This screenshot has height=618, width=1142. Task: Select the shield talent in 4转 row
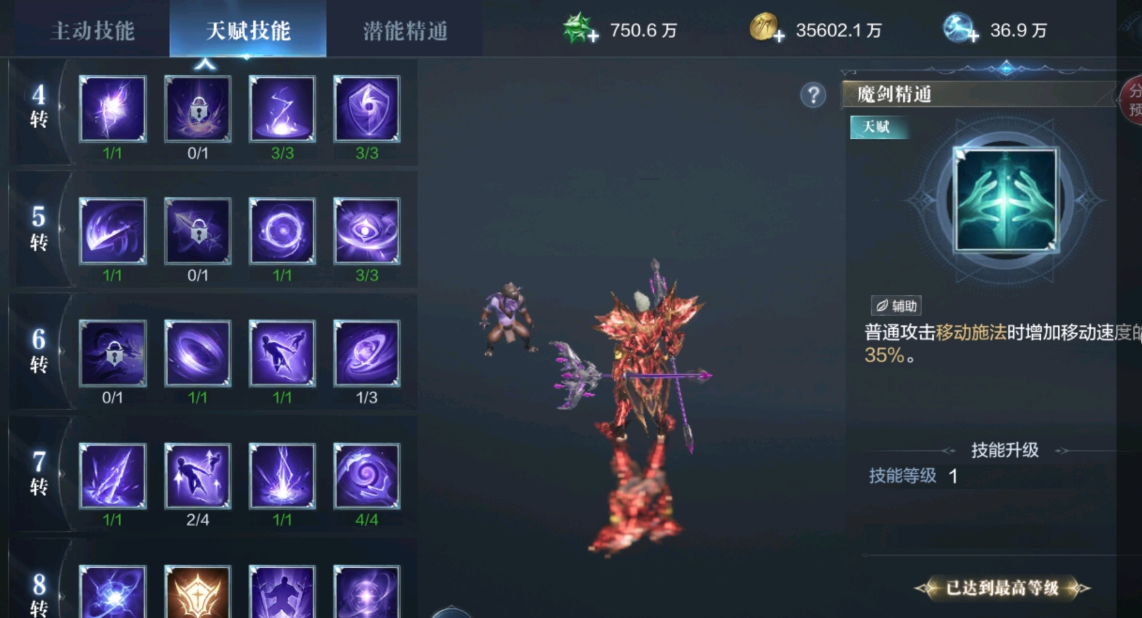tap(367, 109)
